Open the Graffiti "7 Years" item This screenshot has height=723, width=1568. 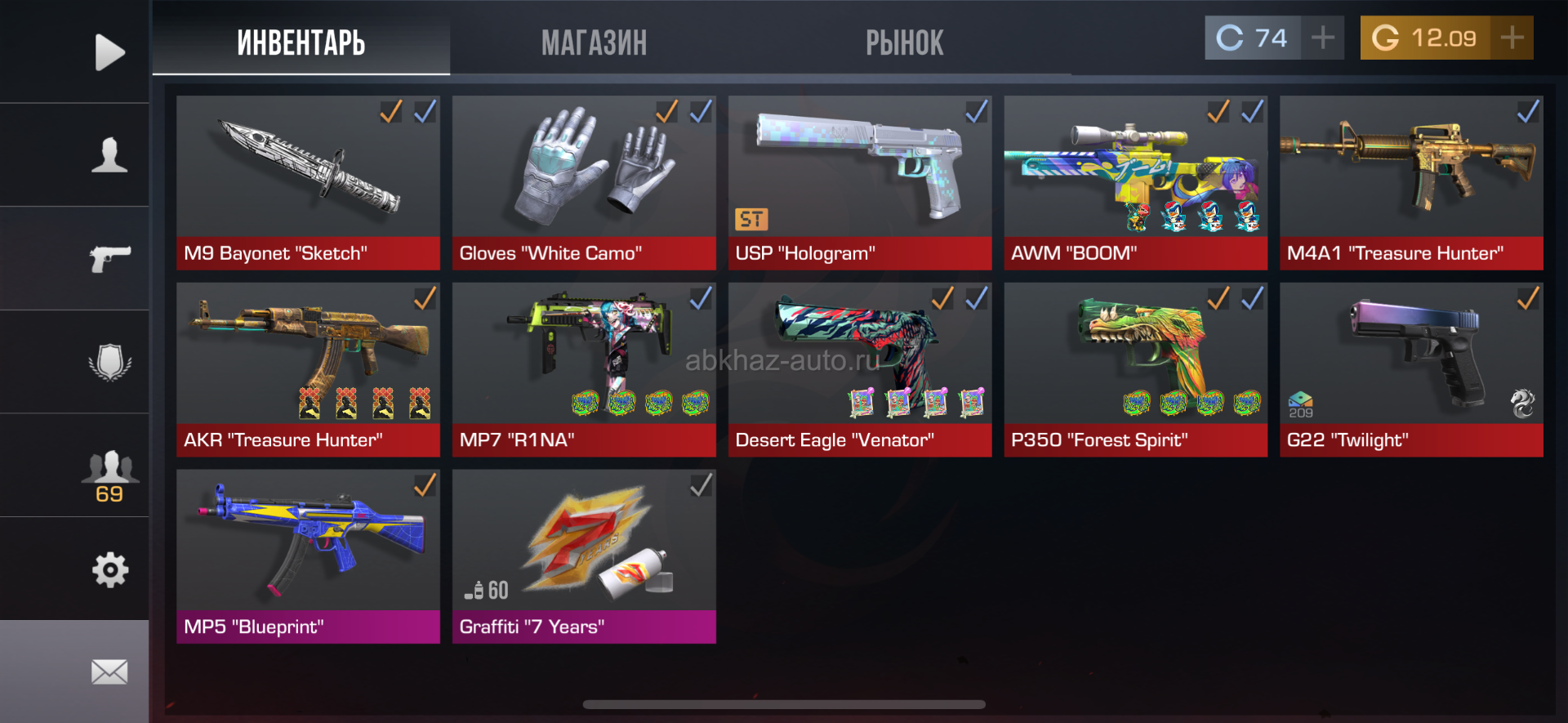(x=584, y=556)
